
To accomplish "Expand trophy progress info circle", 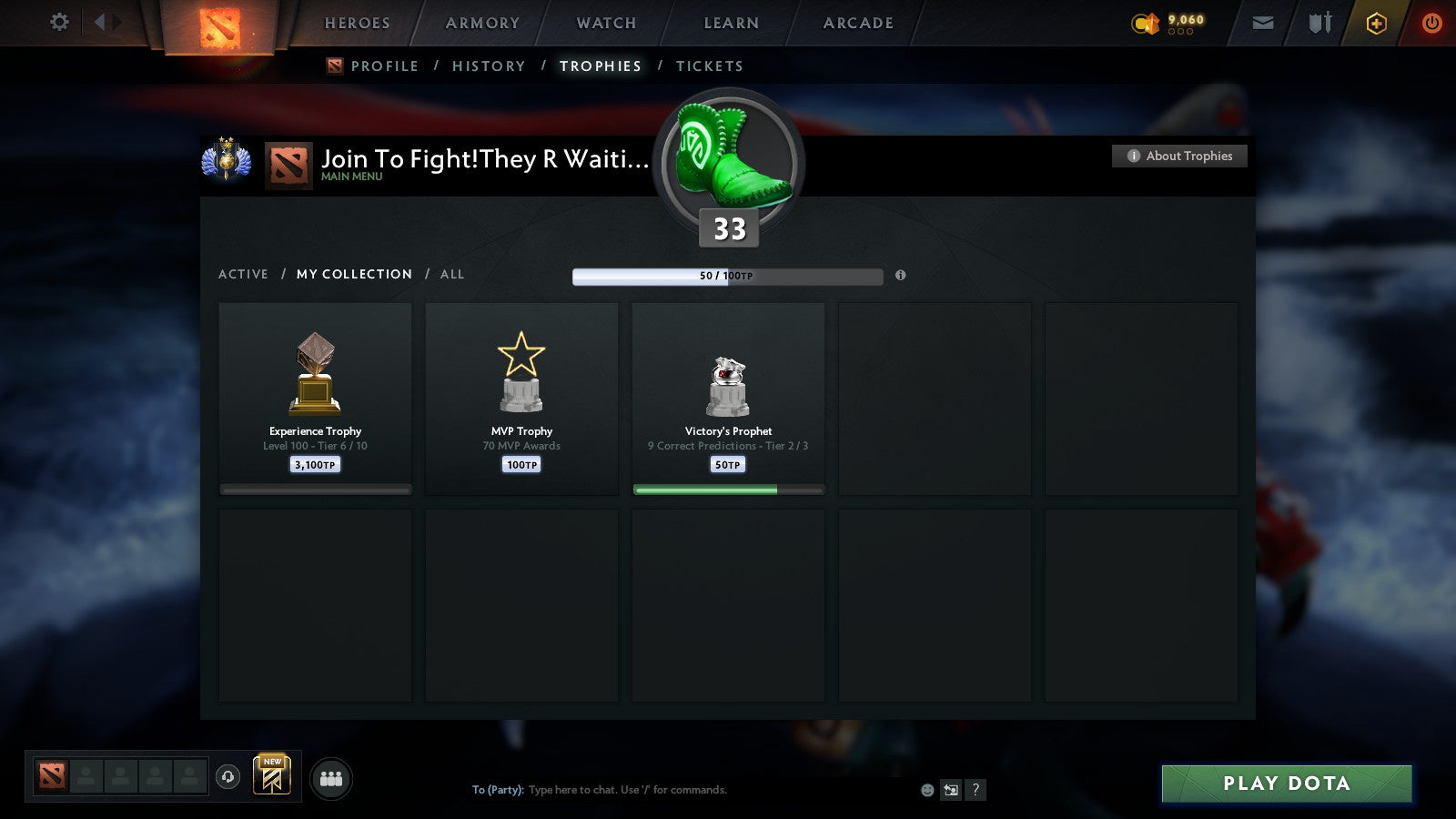I will [901, 276].
